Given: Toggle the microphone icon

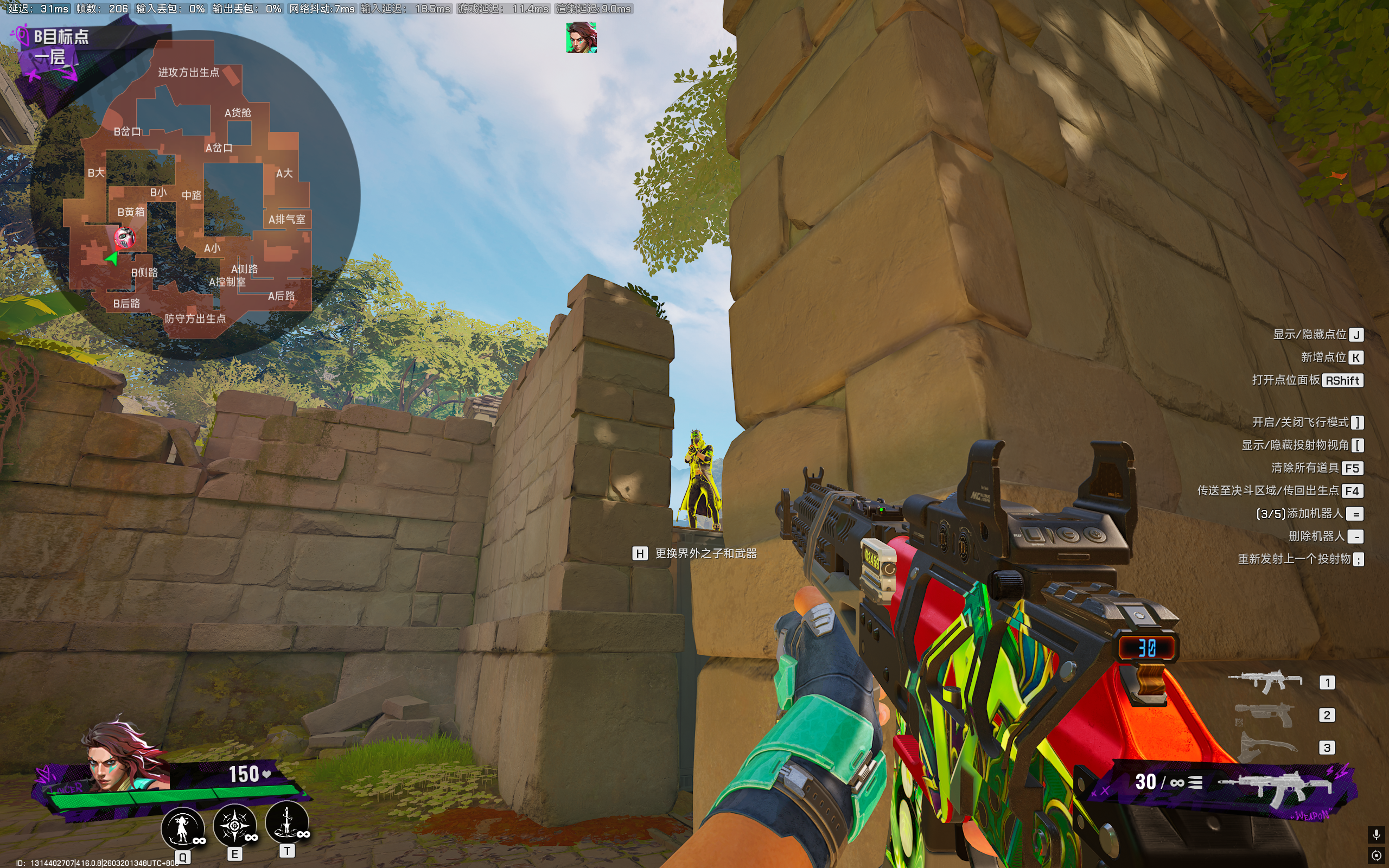Looking at the screenshot, I should [1376, 834].
